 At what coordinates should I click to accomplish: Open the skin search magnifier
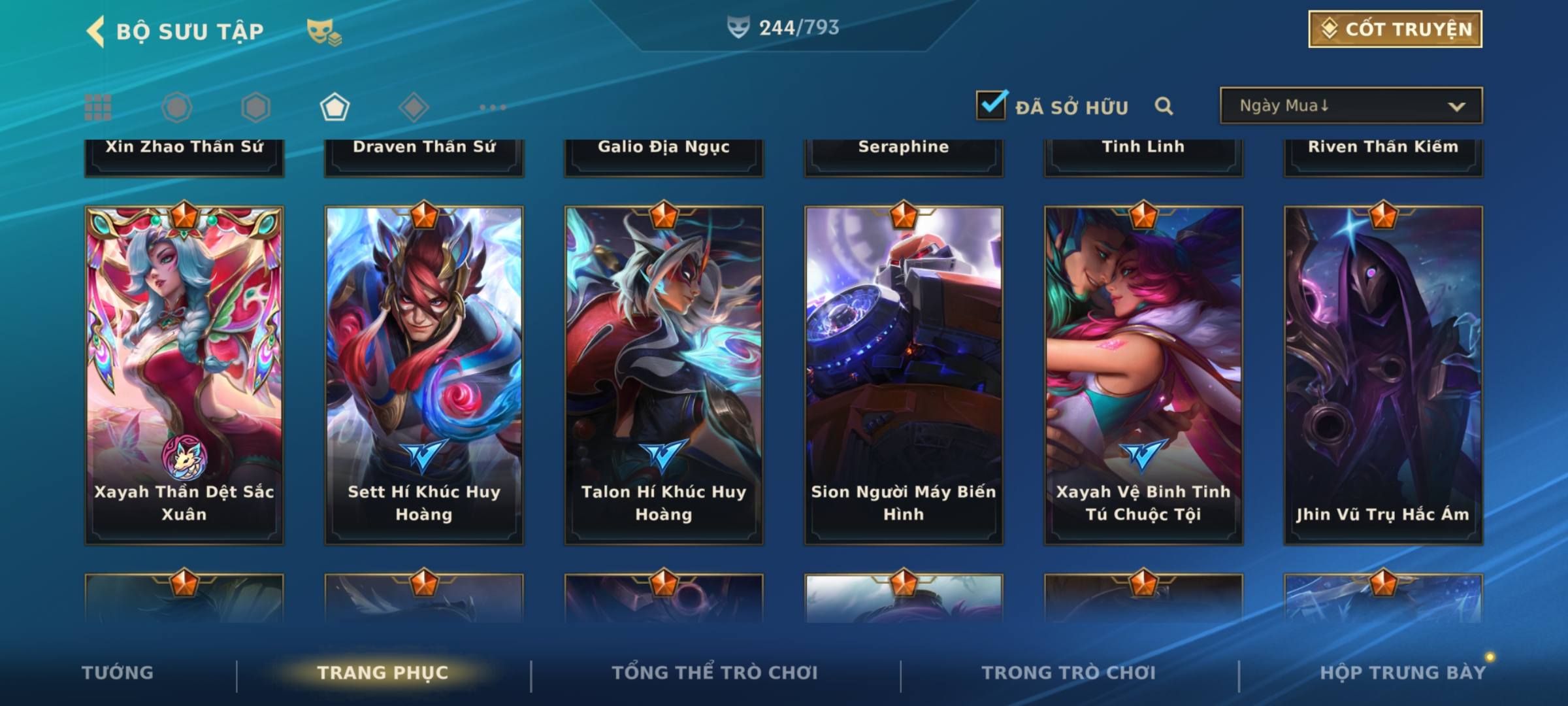click(1164, 106)
